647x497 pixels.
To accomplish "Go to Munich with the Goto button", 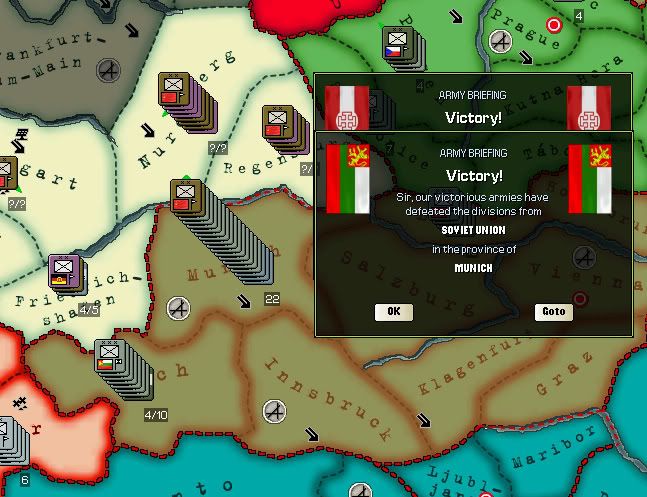I will [x=553, y=311].
